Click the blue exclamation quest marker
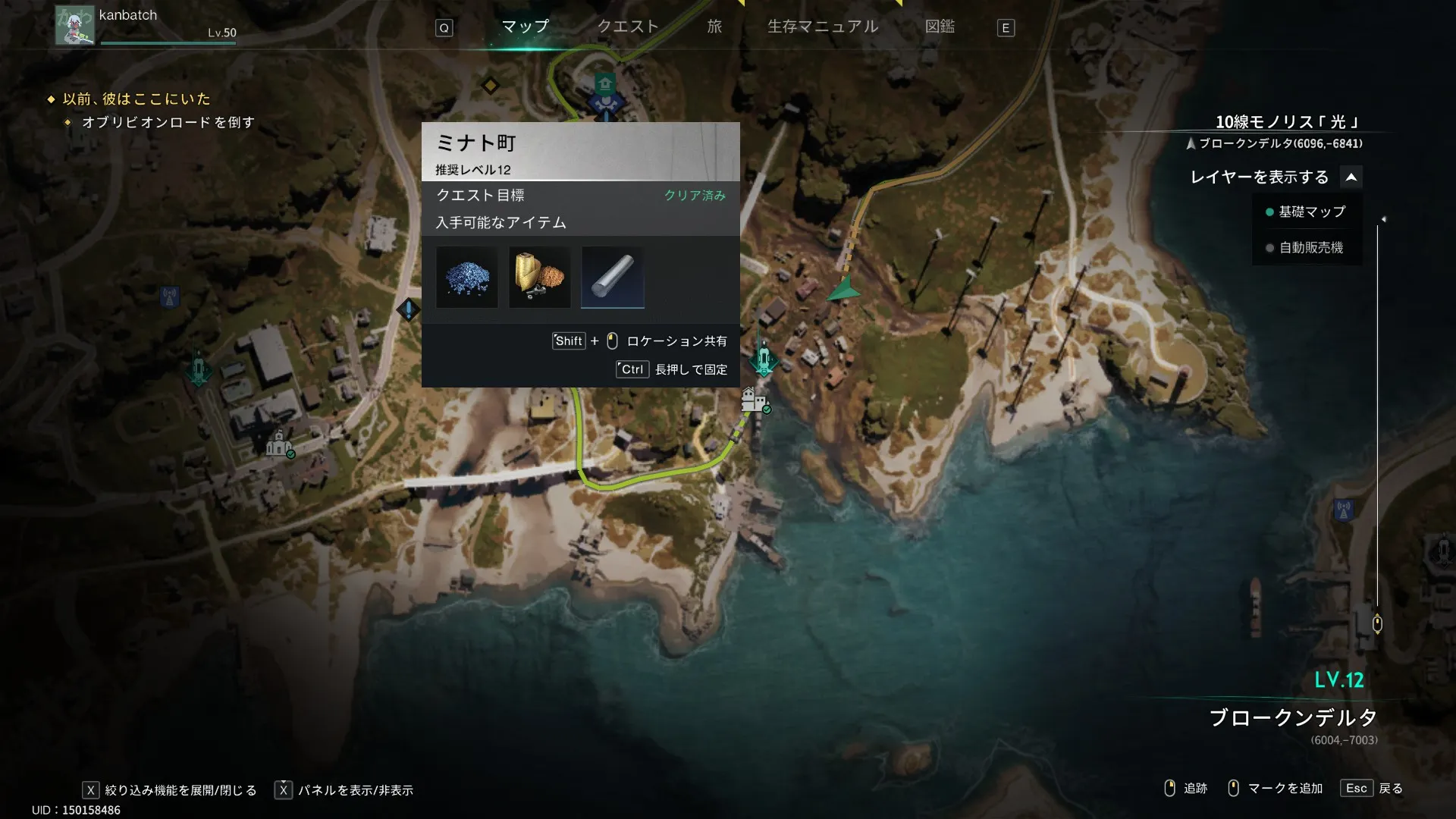This screenshot has width=1456, height=819. (409, 309)
